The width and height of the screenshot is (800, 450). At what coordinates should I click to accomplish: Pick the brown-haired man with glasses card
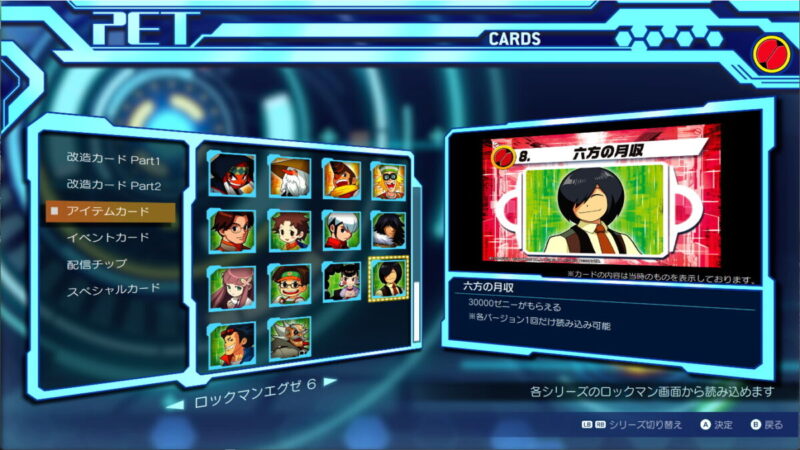tap(232, 230)
